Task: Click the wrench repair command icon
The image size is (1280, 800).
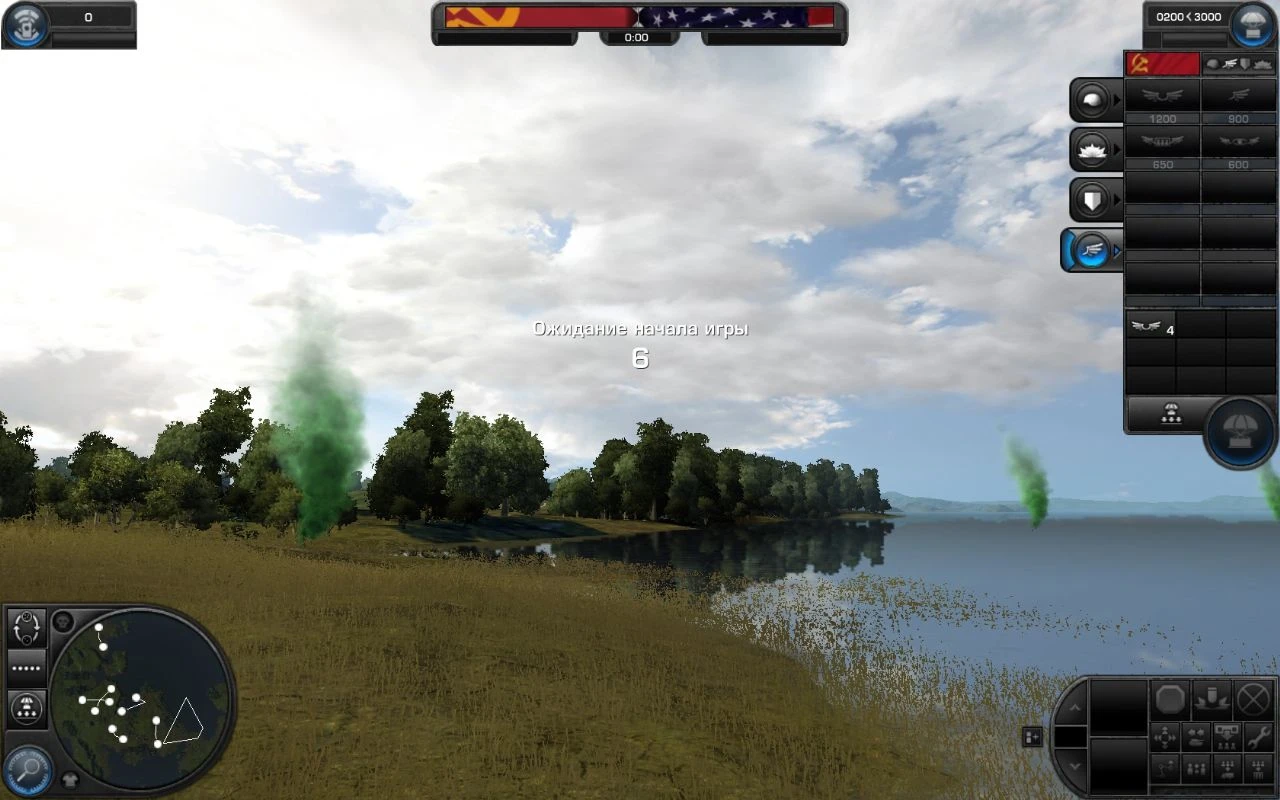Action: (1258, 738)
